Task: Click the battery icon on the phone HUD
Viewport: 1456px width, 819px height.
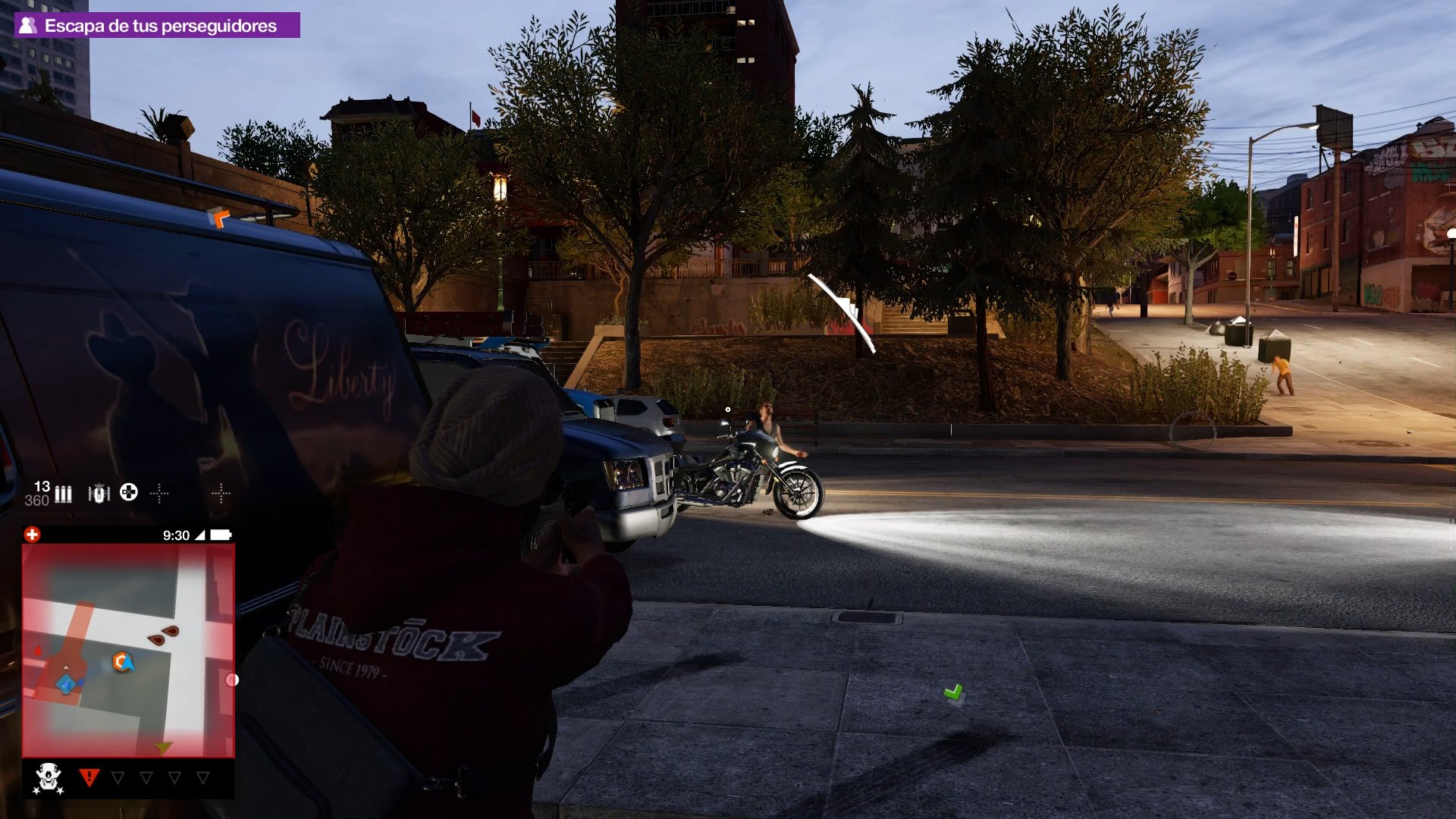Action: click(221, 535)
